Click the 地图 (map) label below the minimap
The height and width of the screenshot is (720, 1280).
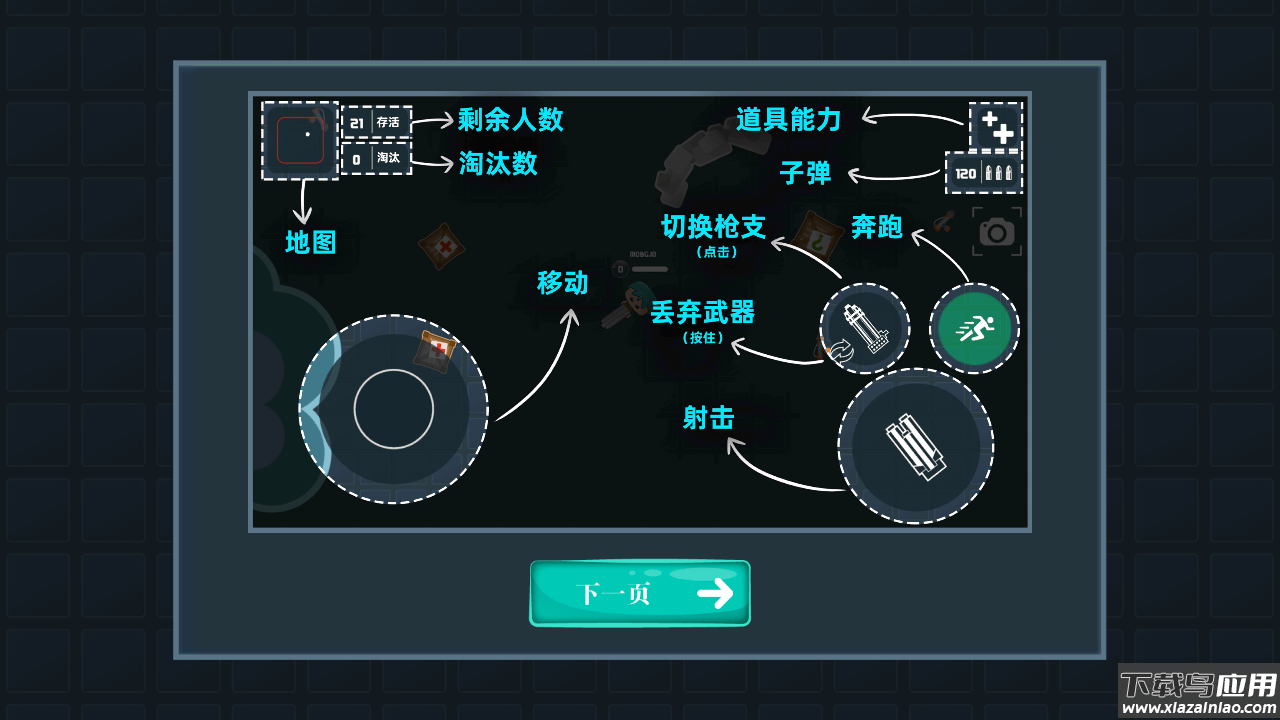tap(311, 242)
